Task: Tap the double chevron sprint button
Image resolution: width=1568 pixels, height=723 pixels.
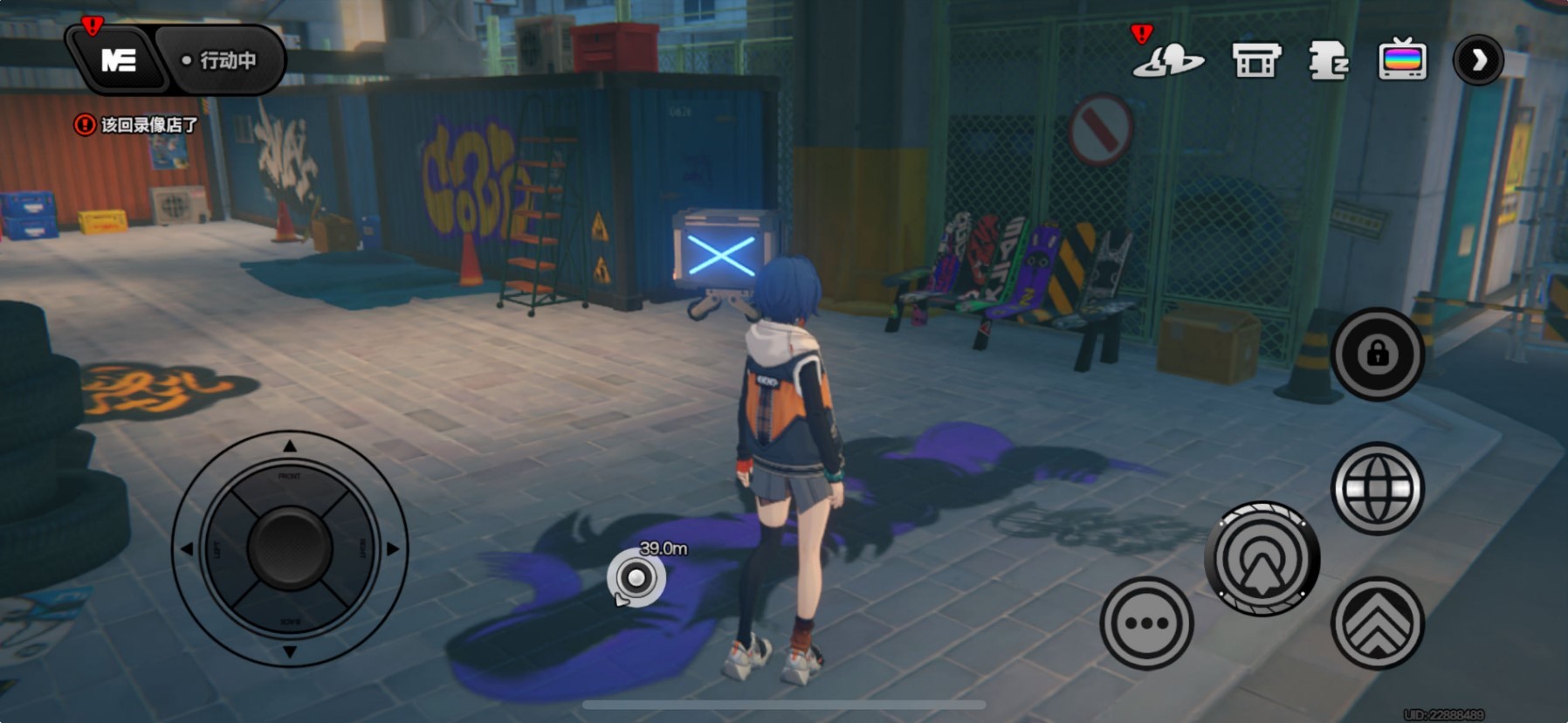Action: [x=1377, y=623]
